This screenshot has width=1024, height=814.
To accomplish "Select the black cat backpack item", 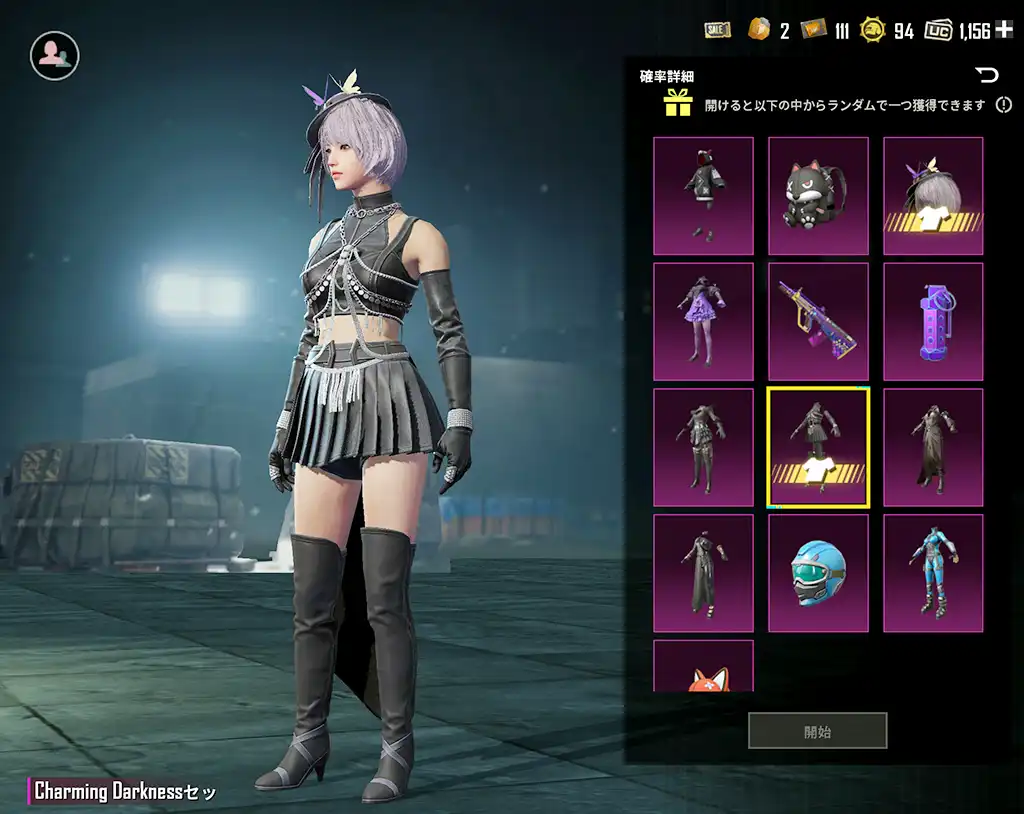I will click(x=818, y=196).
